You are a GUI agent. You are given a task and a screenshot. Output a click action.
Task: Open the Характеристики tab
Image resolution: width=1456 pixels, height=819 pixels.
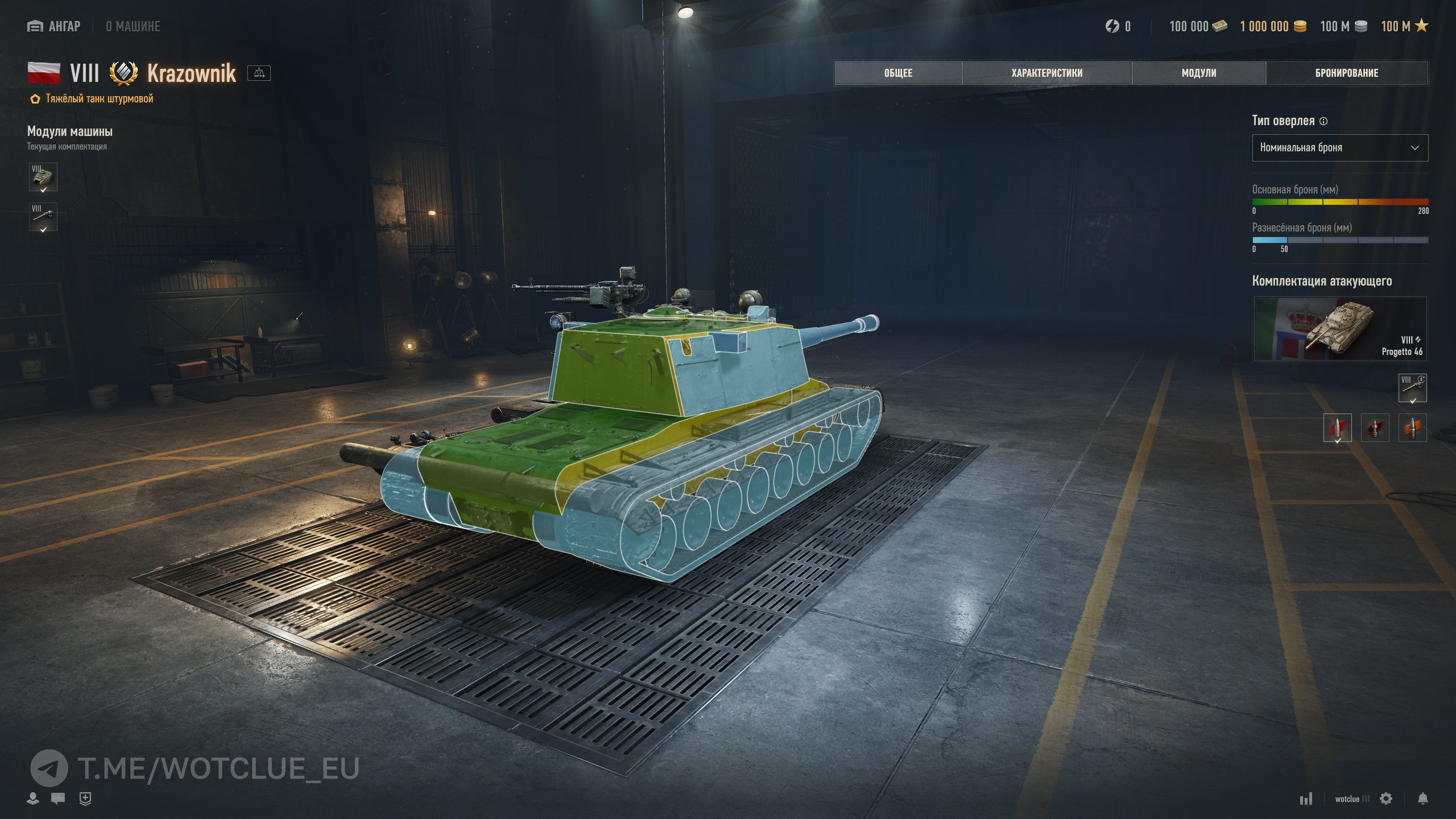[x=1046, y=73]
